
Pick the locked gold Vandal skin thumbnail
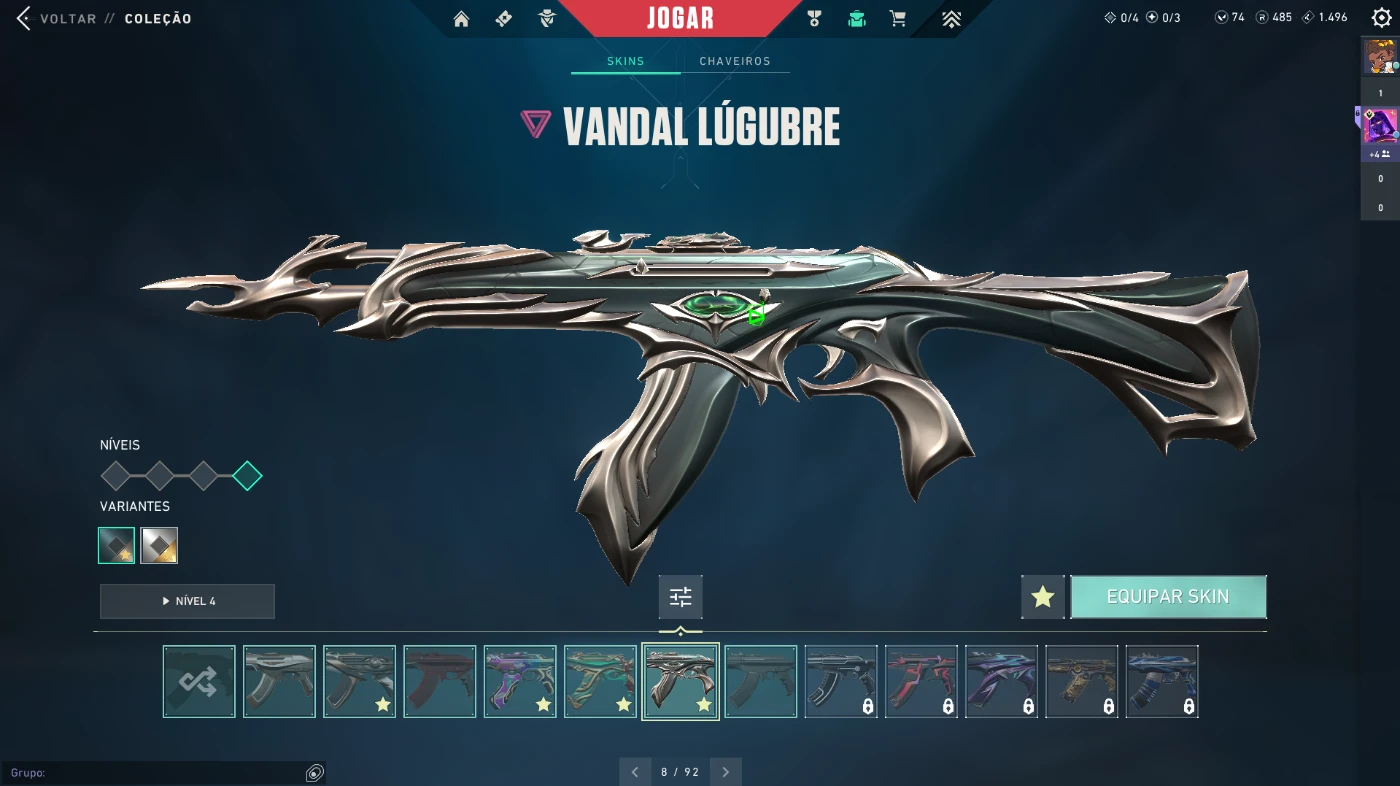(x=1082, y=681)
